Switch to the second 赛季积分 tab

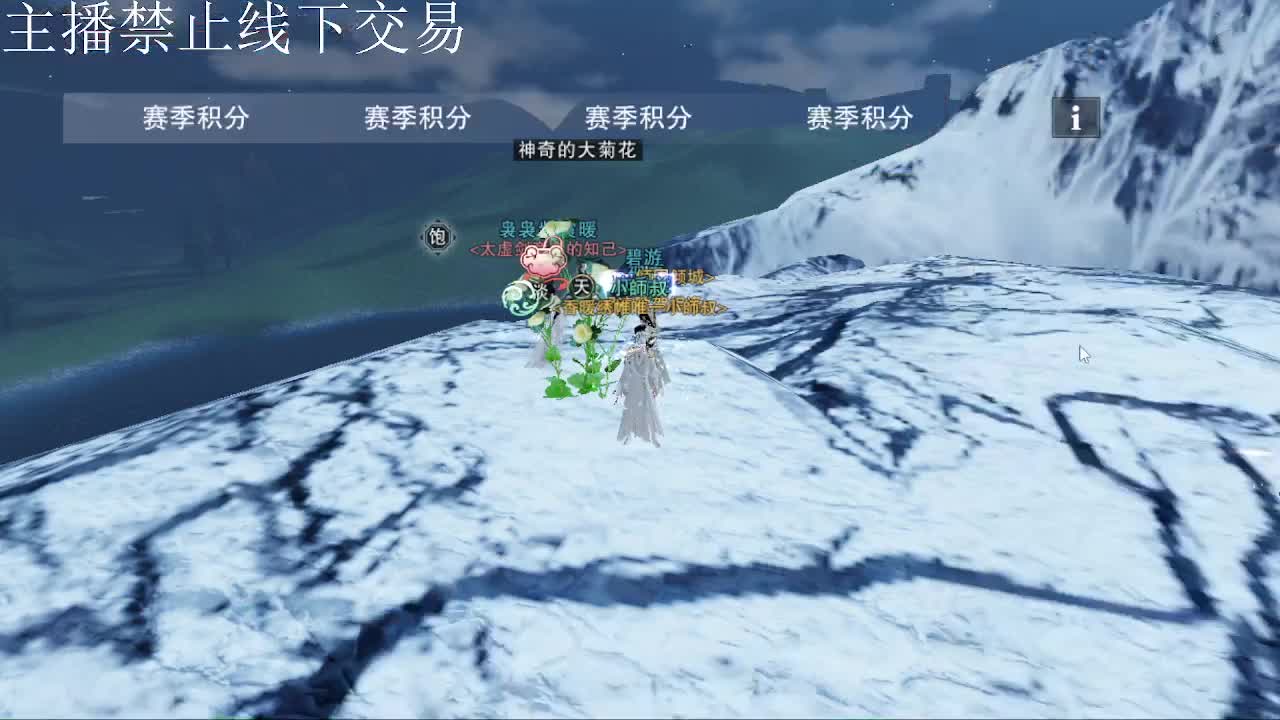tap(420, 117)
